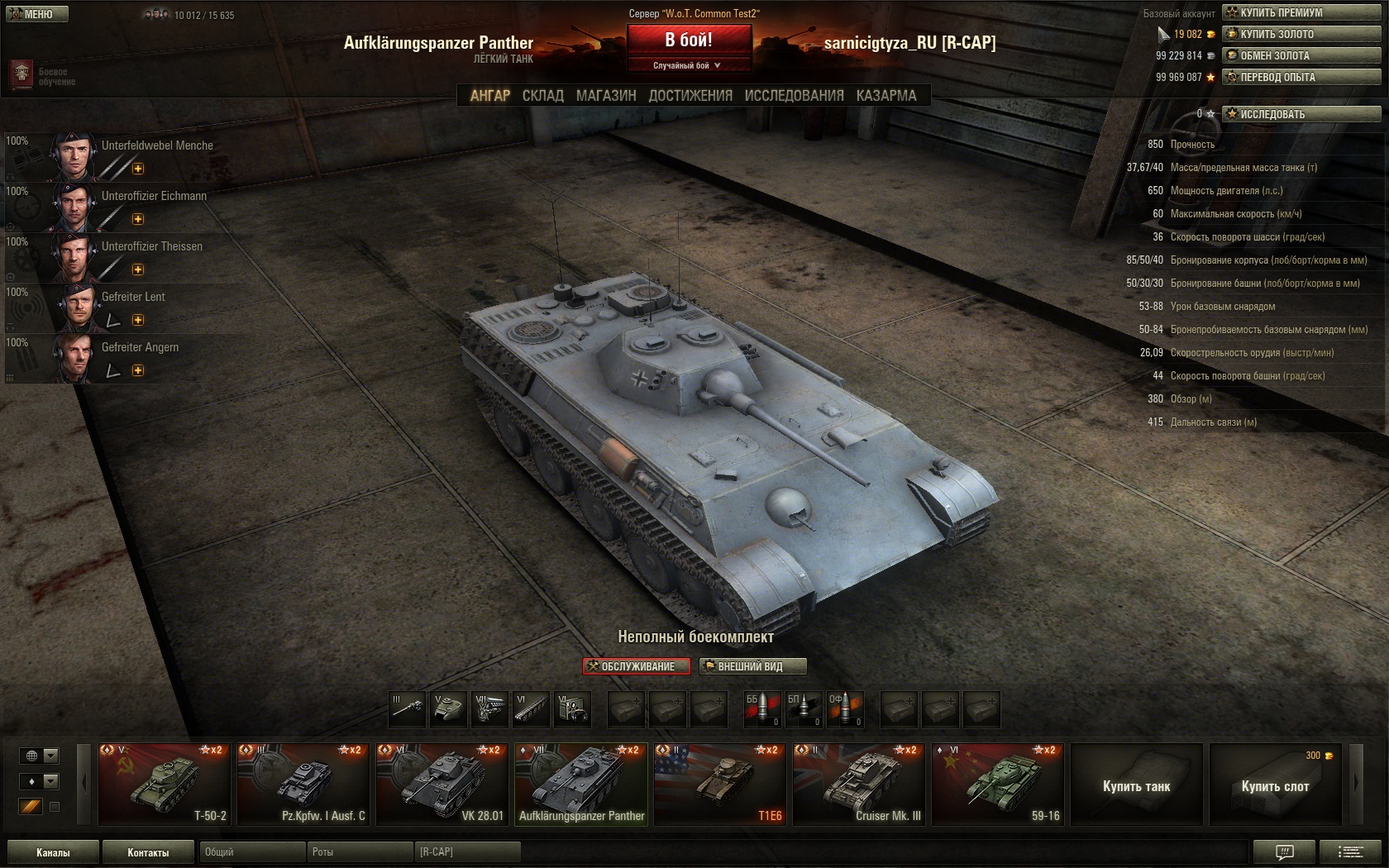Open the ОБМЕН ЗОЛОТА exchange
This screenshot has height=868, width=1389.
tap(1301, 55)
